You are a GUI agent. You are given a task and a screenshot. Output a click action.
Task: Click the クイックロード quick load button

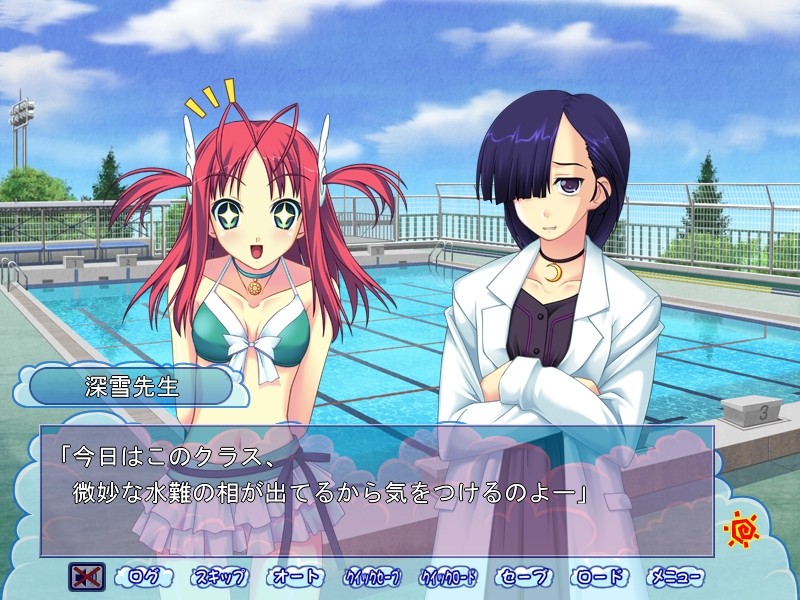448,577
